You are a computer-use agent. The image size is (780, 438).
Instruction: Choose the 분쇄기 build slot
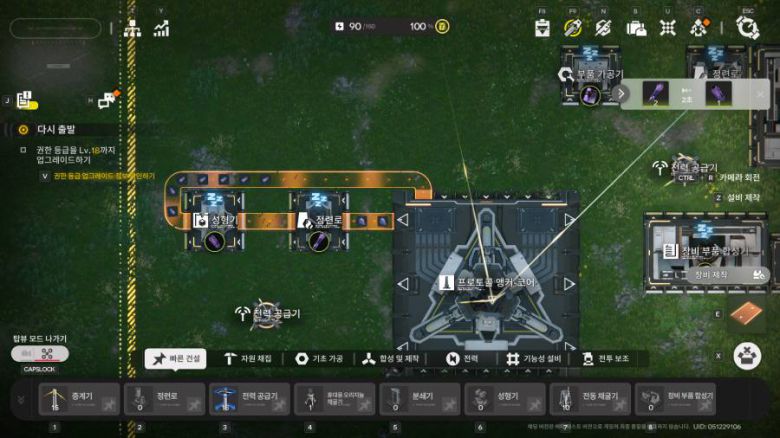(x=420, y=399)
